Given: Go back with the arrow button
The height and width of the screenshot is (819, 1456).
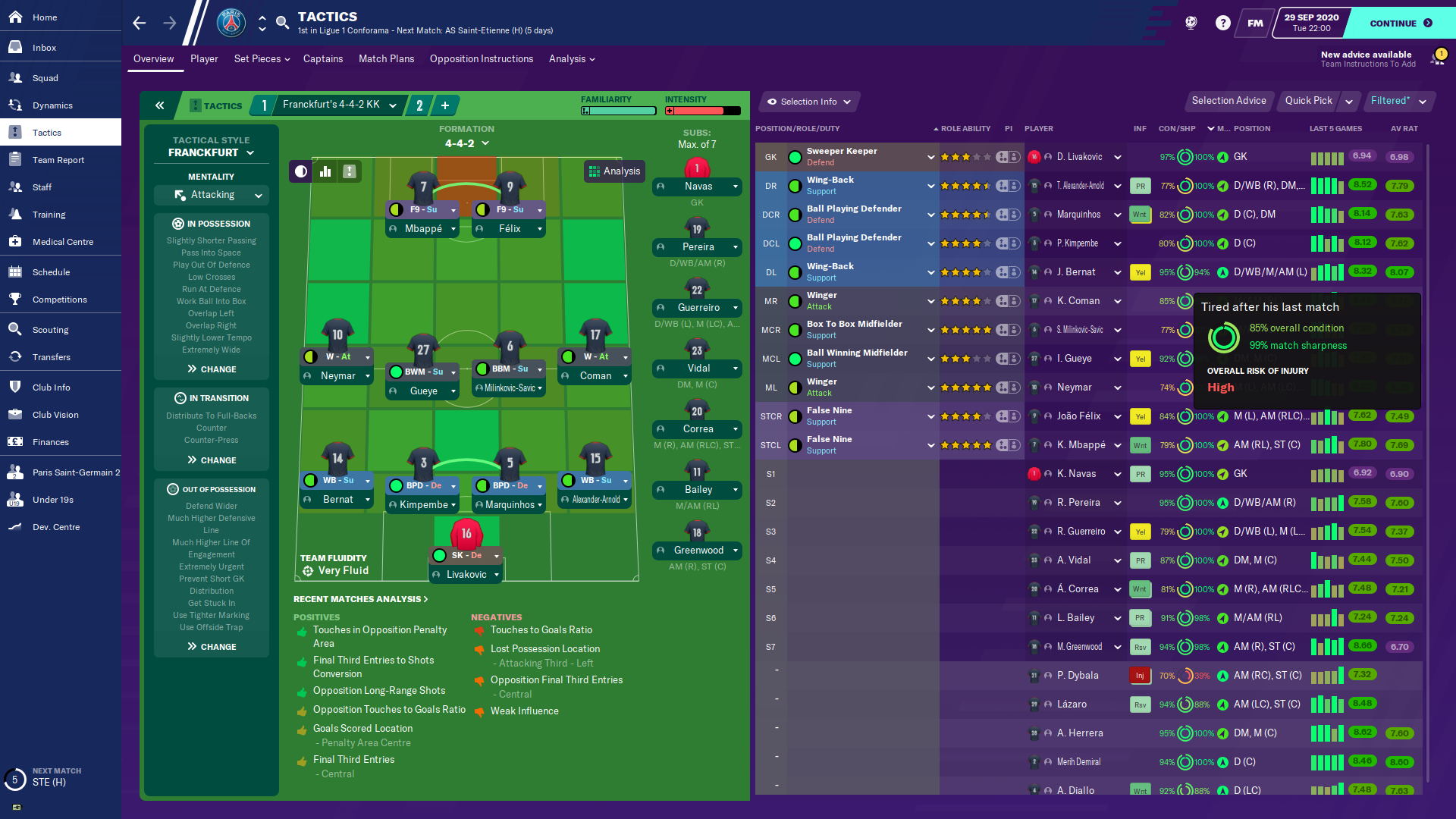Looking at the screenshot, I should pos(140,23).
